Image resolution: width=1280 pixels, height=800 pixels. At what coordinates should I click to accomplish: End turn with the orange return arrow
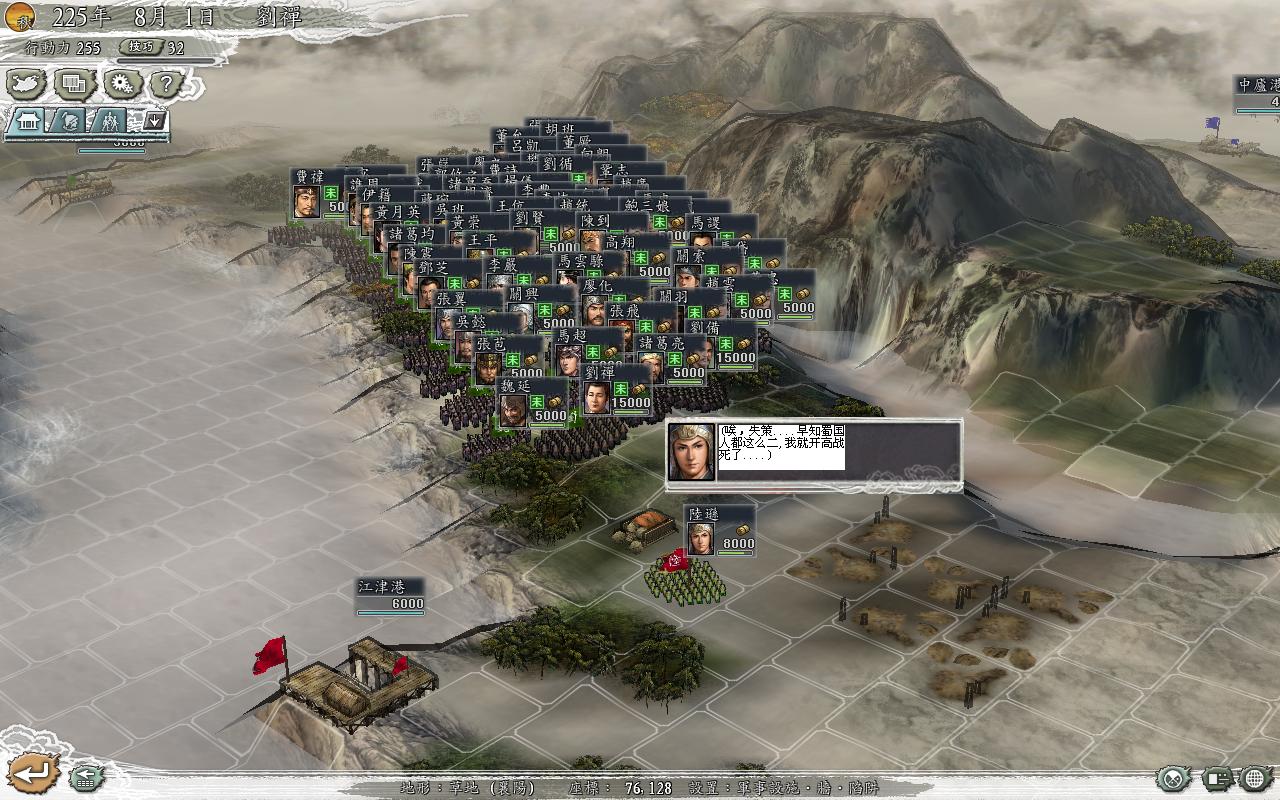[32, 772]
